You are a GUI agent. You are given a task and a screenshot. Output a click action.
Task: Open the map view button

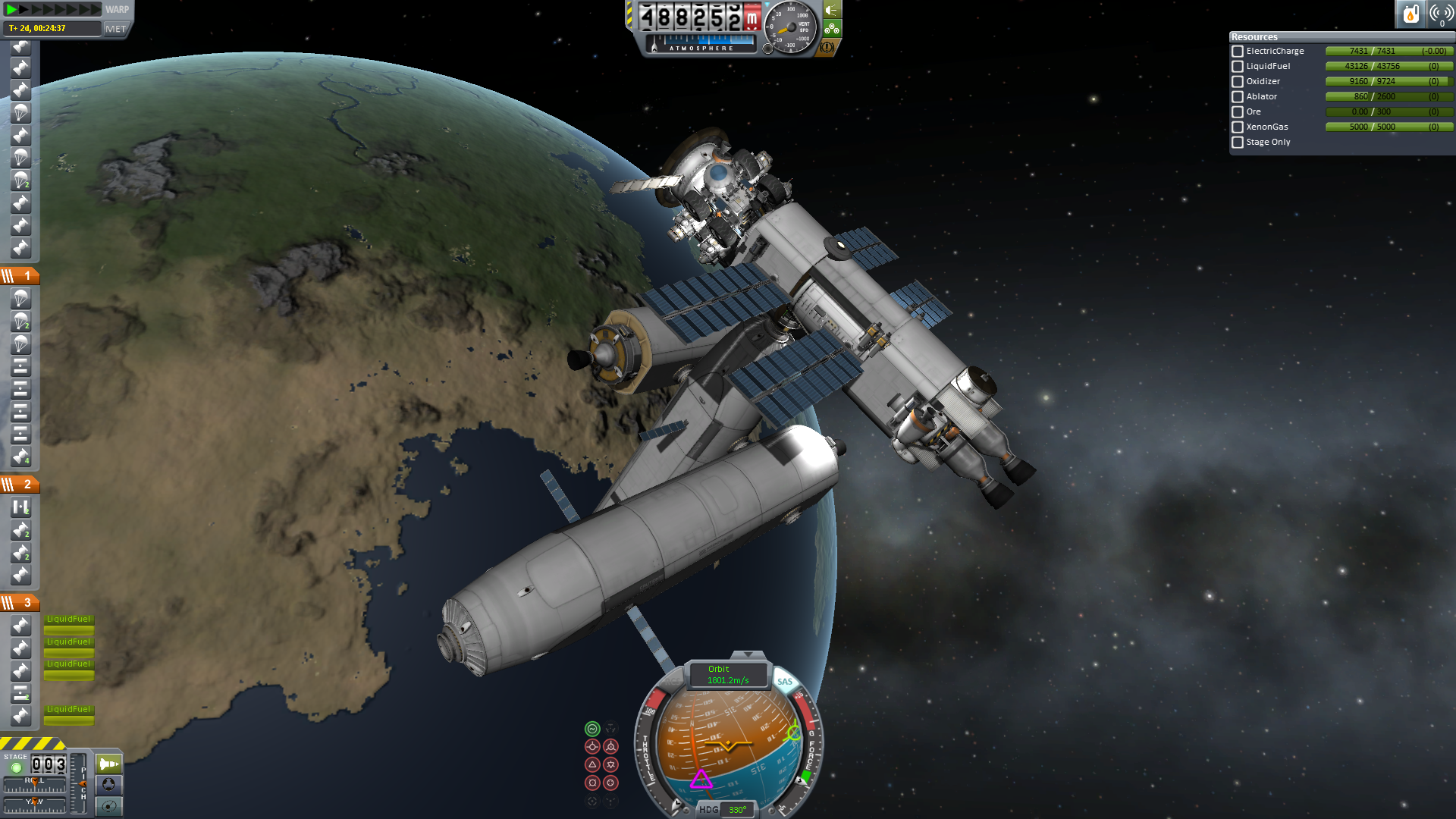coord(109,806)
